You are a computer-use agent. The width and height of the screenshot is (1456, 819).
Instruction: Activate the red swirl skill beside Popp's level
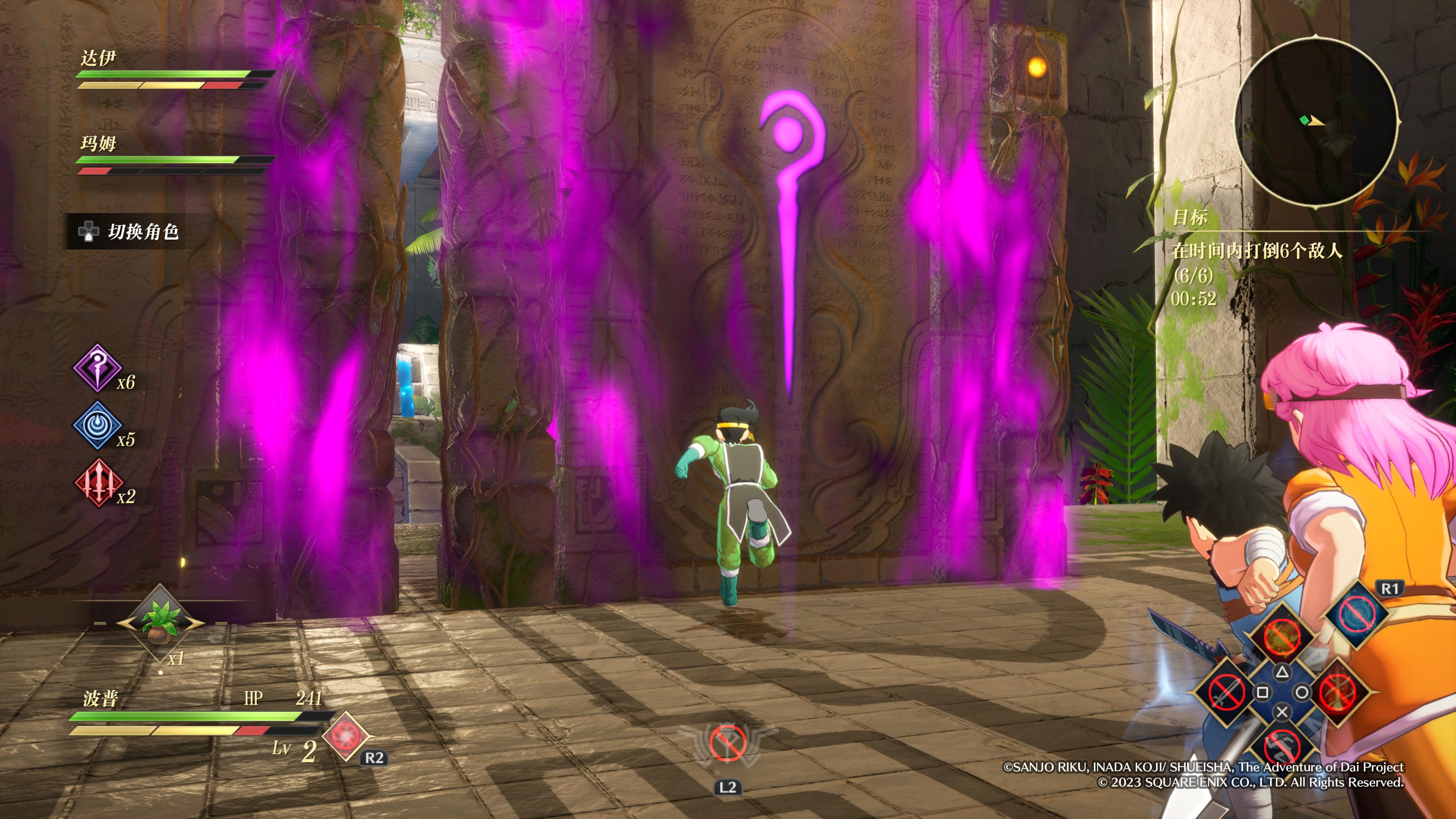345,736
